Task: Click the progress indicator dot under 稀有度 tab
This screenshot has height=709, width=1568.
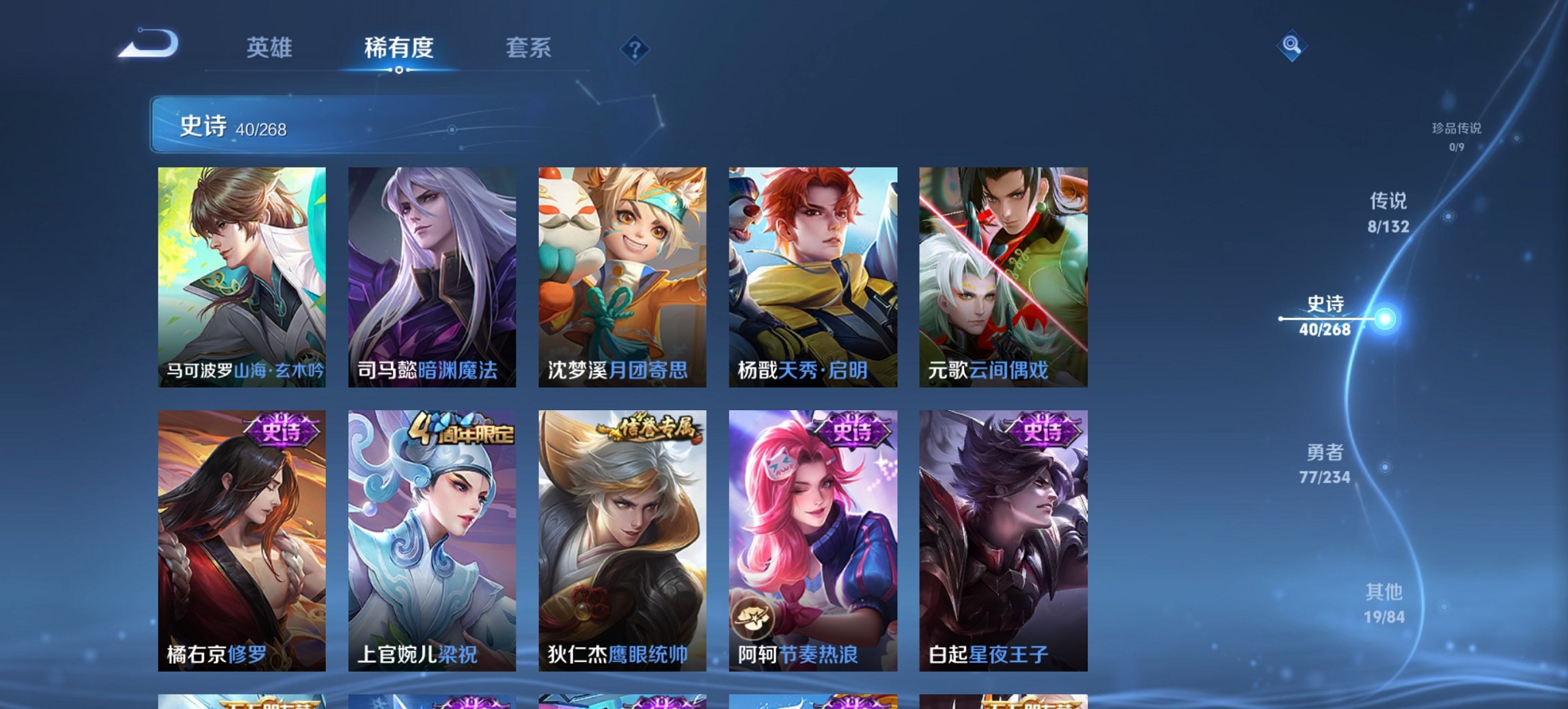Action: [400, 70]
